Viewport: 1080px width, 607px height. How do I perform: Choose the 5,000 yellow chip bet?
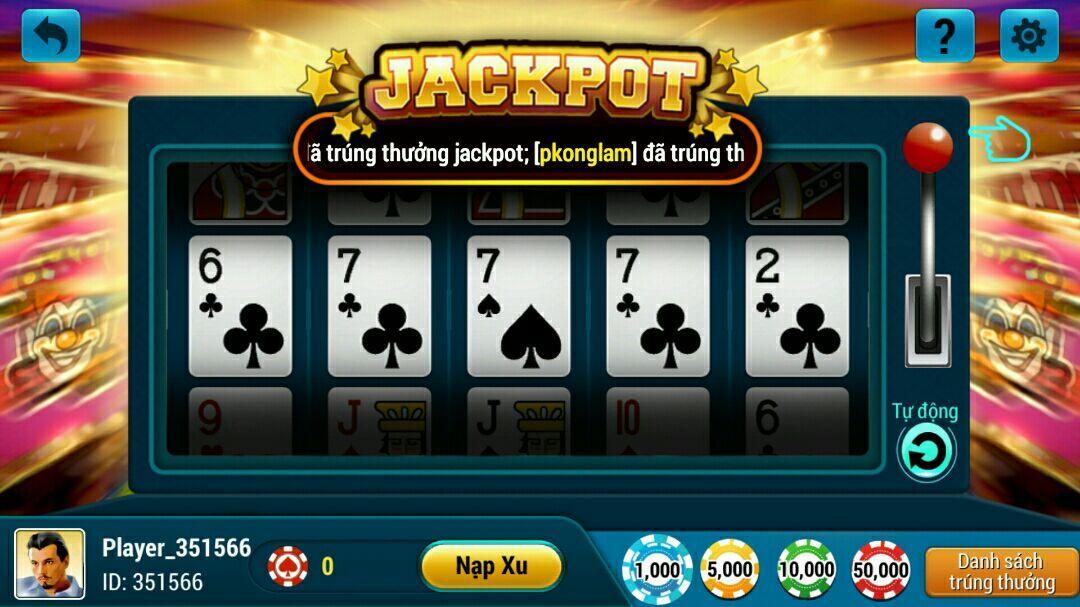pos(730,569)
